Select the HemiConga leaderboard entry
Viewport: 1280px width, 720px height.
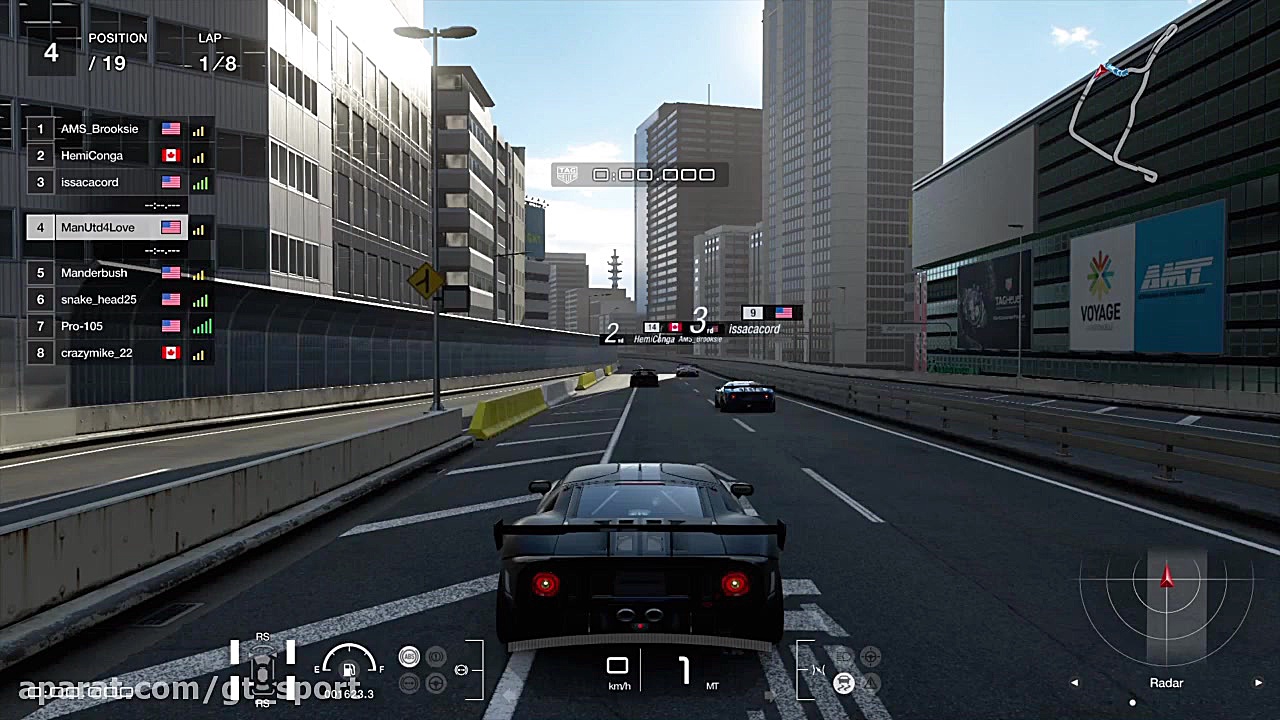click(105, 155)
